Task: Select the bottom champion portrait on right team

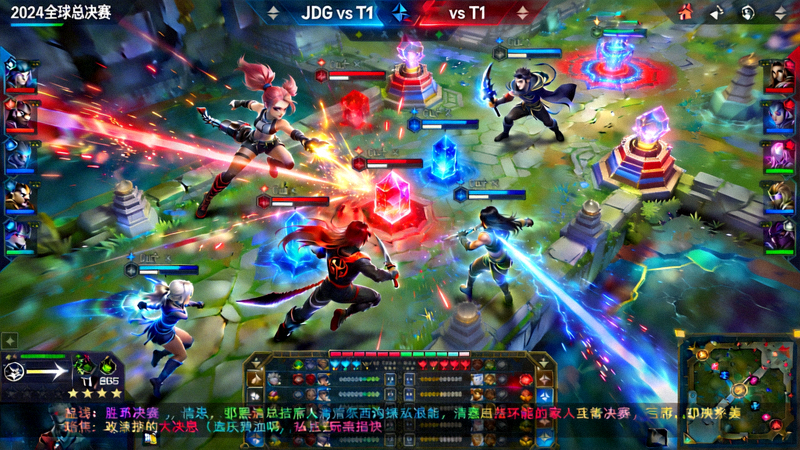Action: (779, 236)
